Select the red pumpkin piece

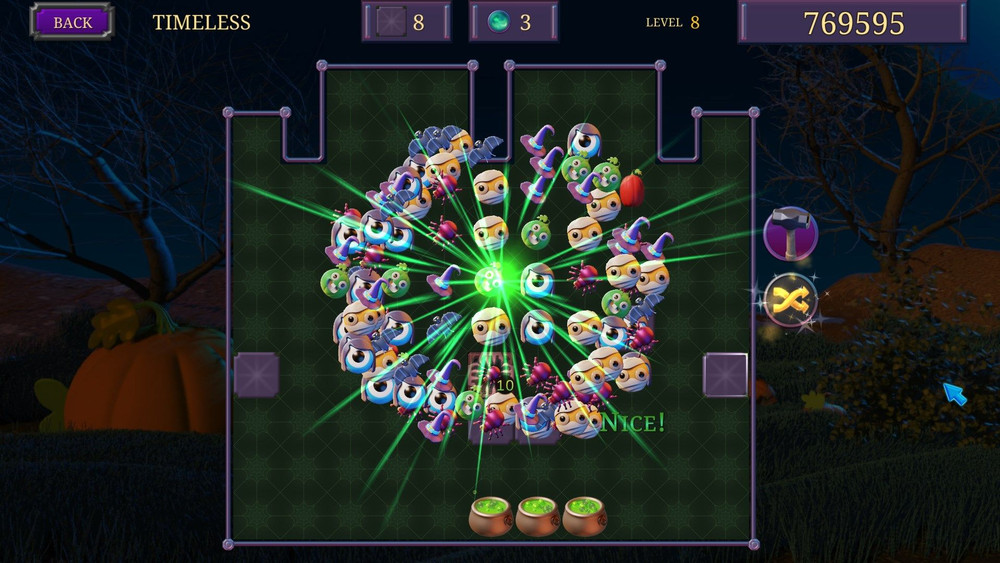click(x=632, y=187)
